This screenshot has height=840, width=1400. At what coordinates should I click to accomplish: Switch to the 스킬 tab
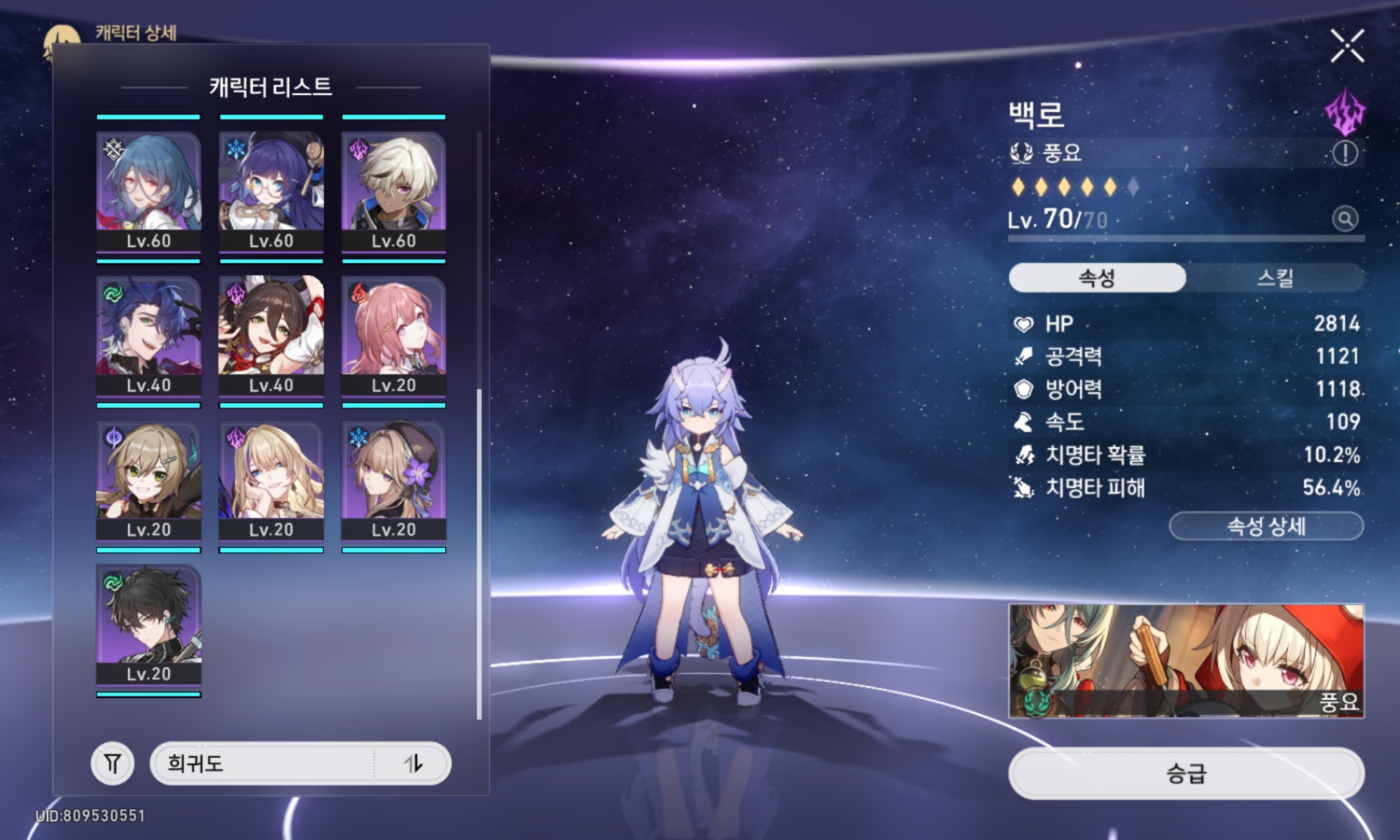pyautogui.click(x=1275, y=278)
